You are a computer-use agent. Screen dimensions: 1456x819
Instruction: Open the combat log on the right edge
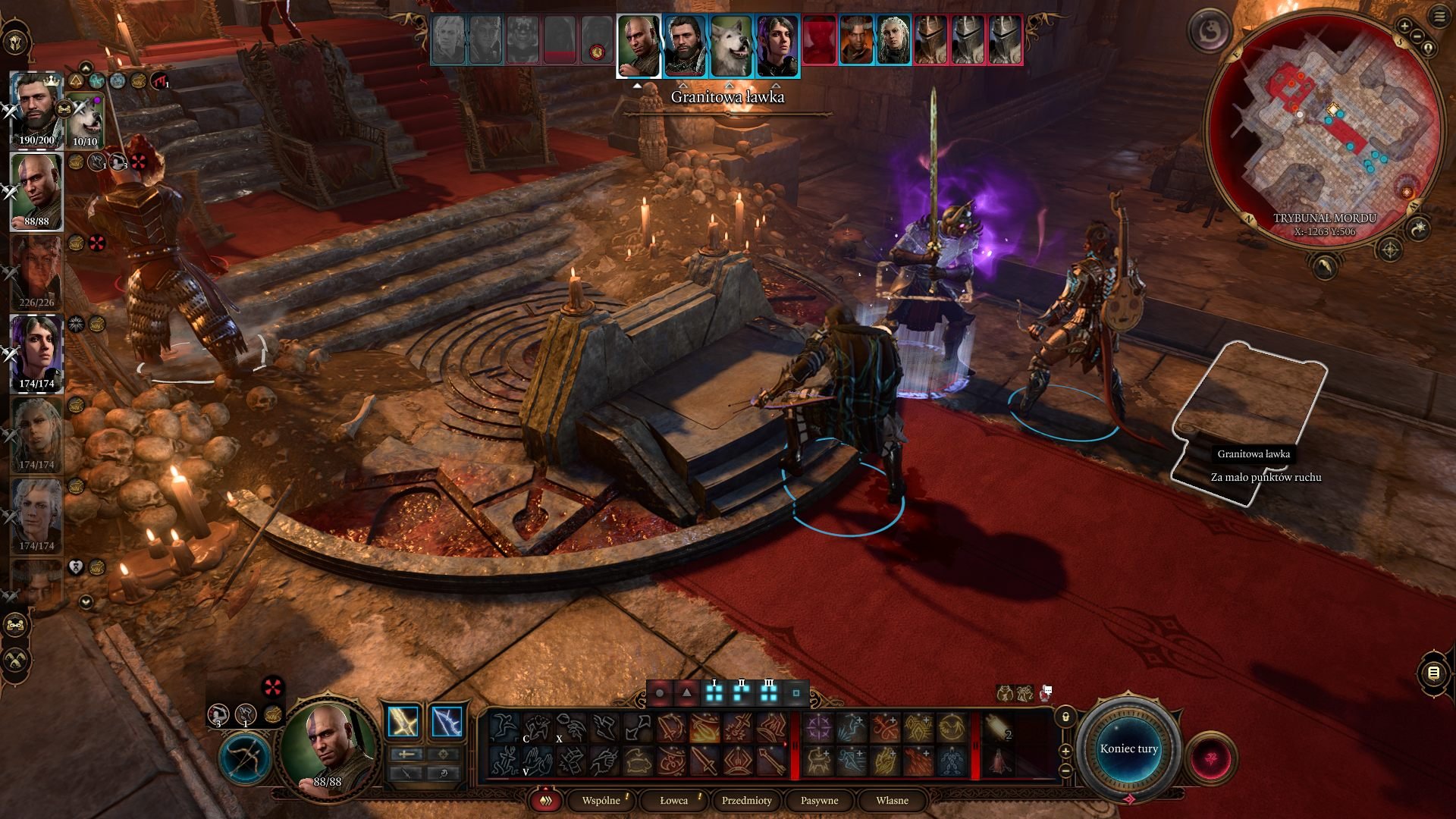pos(1433,673)
